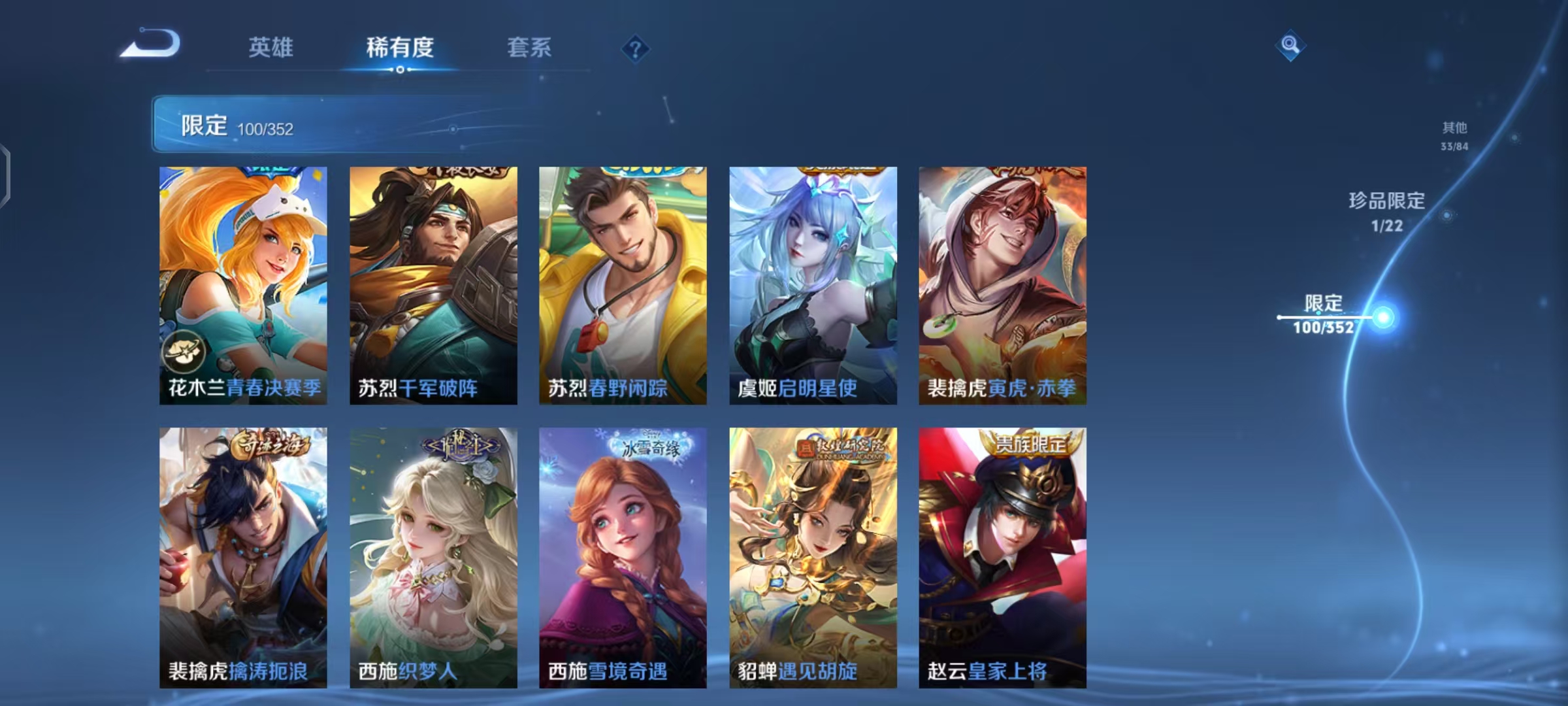The width and height of the screenshot is (1568, 706).
Task: Open the help question mark icon
Action: [634, 49]
